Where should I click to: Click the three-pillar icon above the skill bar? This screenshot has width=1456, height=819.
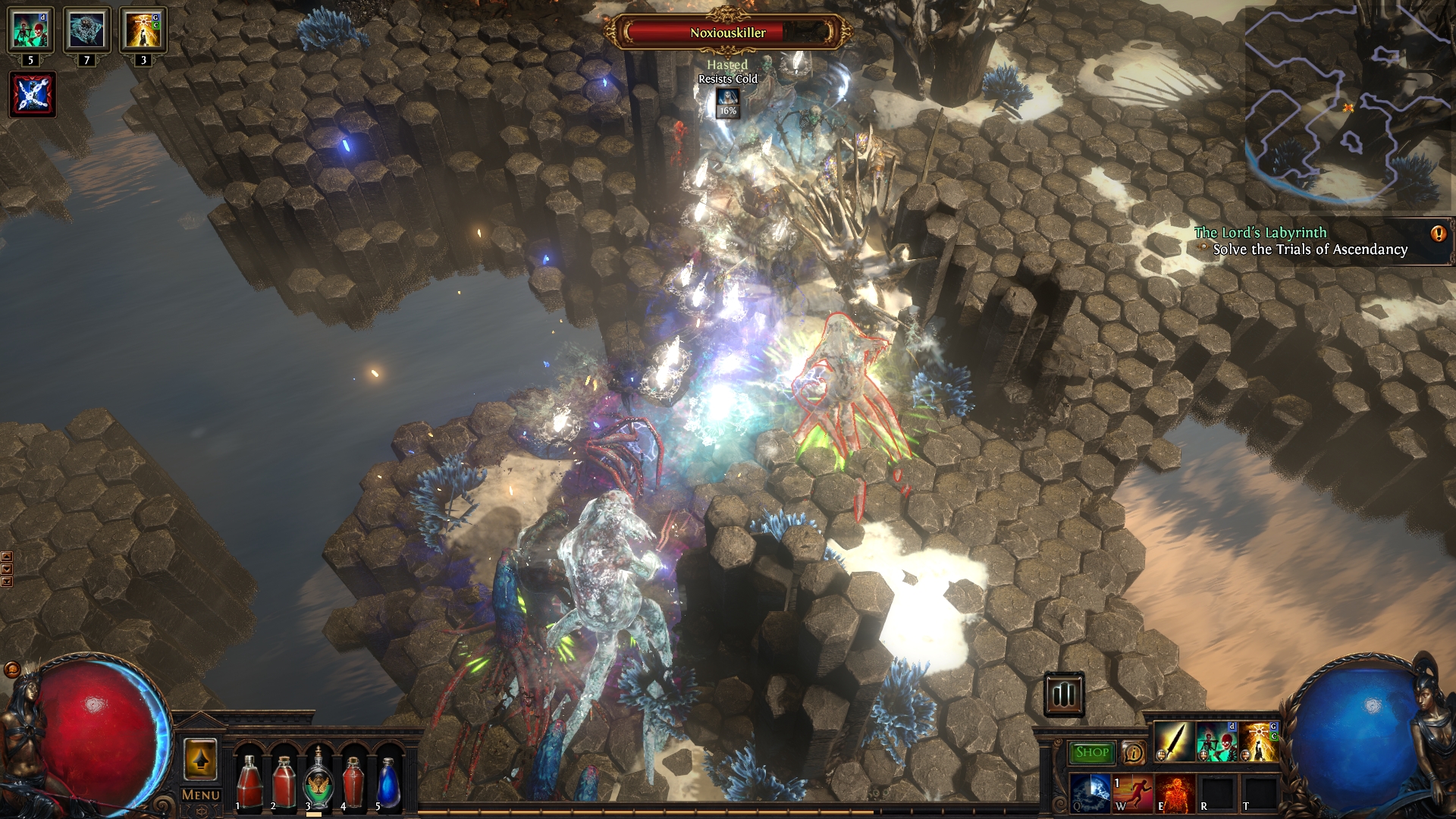coord(1064,694)
